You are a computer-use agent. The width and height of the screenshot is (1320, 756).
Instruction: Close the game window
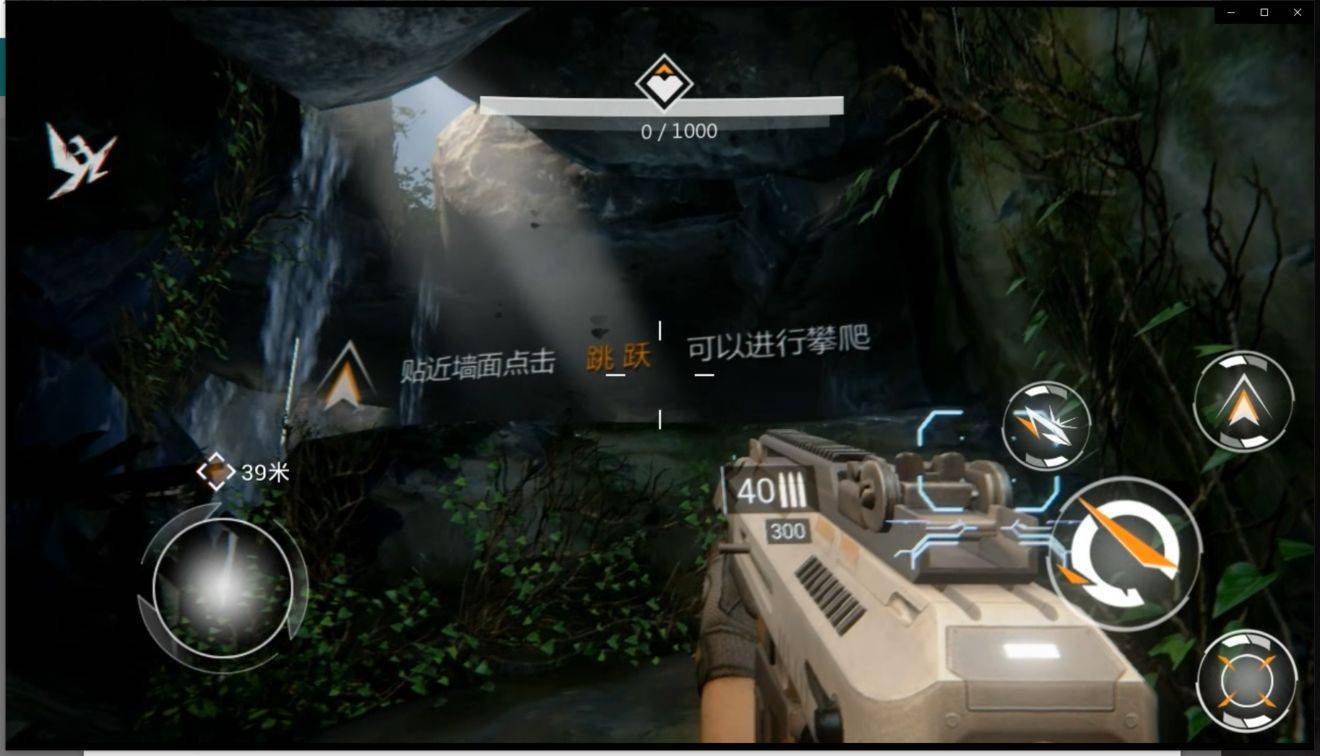(x=1298, y=12)
